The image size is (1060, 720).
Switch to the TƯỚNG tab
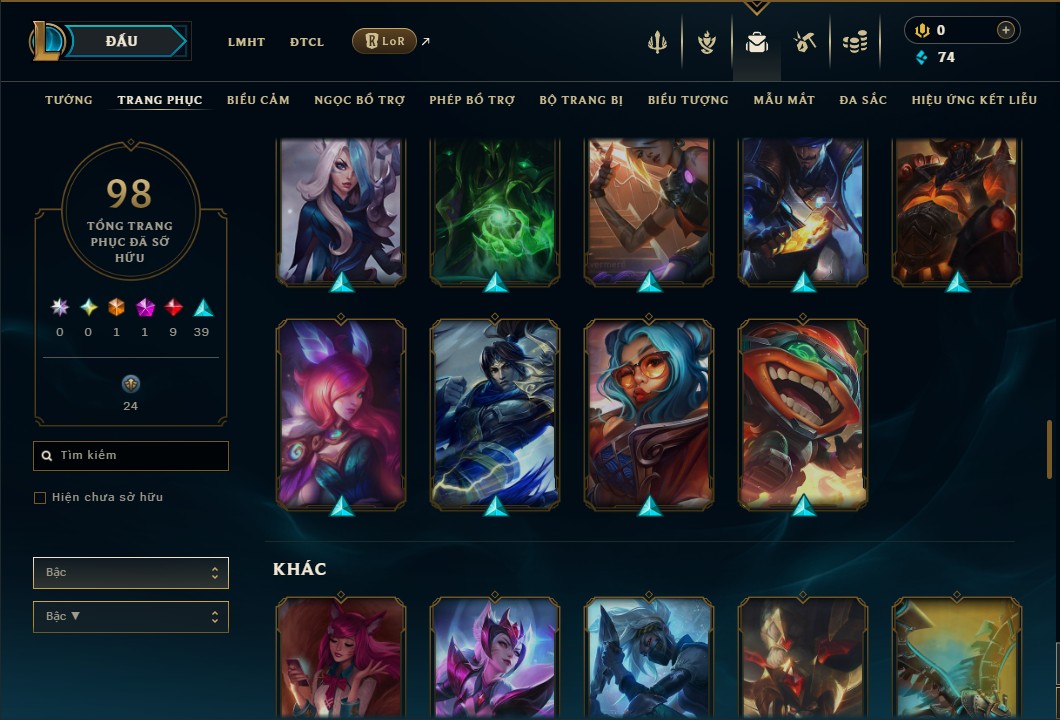click(x=69, y=100)
